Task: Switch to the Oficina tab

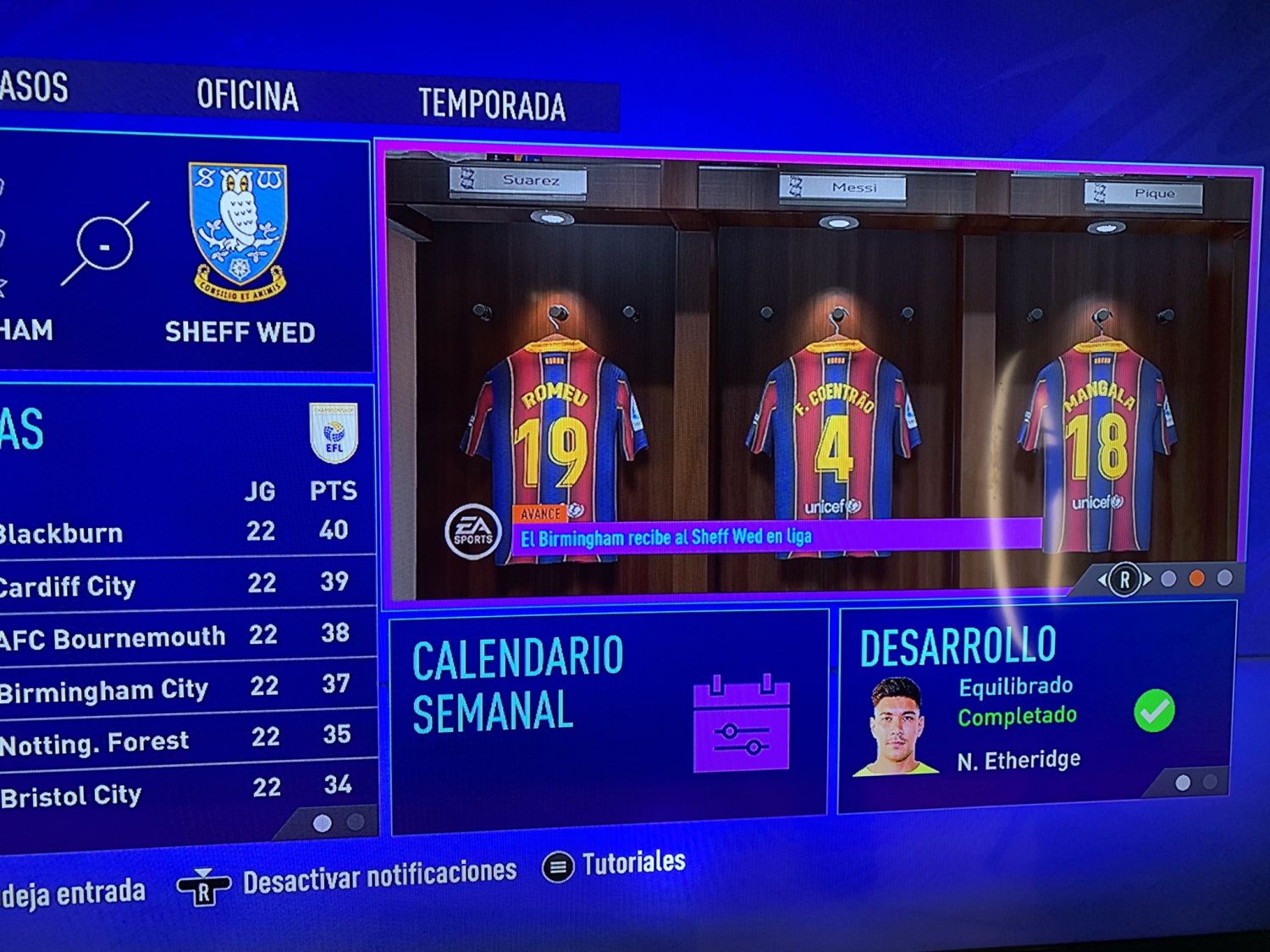Action: [247, 96]
